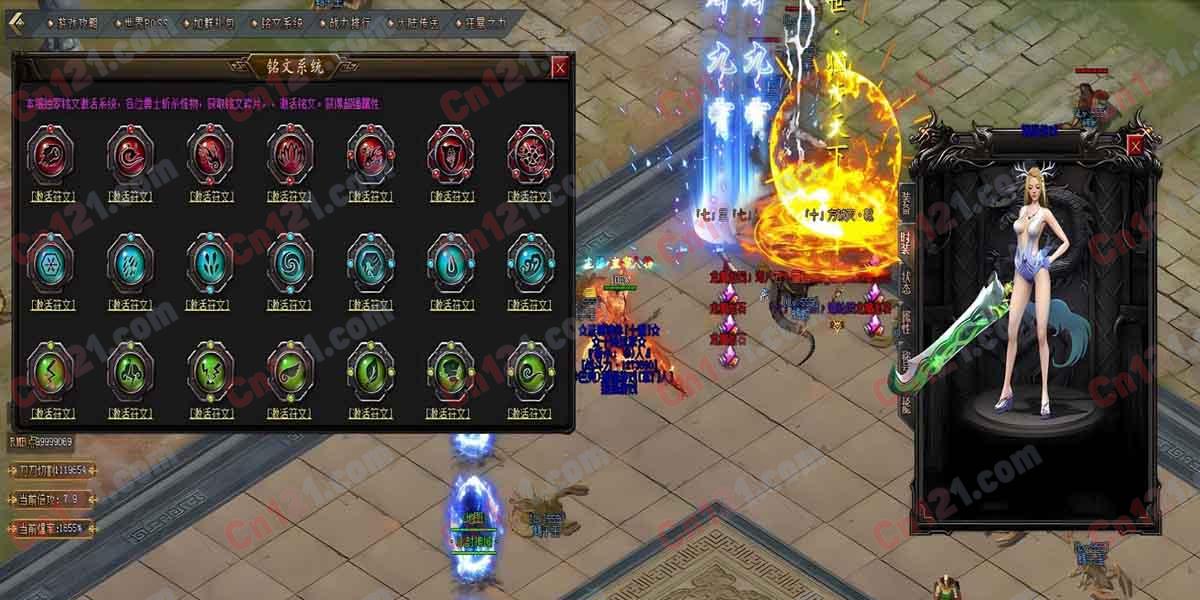This screenshot has width=1200, height=600.
Task: Select the blue water droplet rune
Action: click(x=450, y=262)
